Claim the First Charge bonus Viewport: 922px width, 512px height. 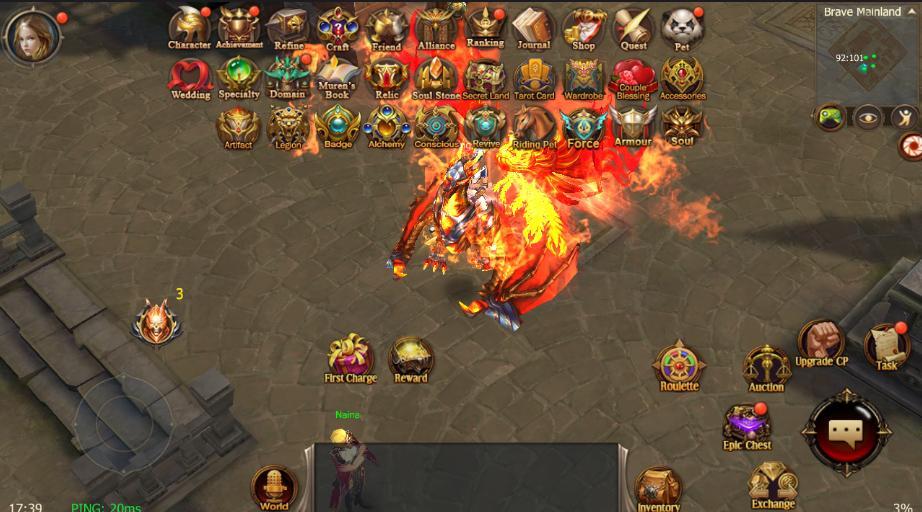pyautogui.click(x=350, y=357)
